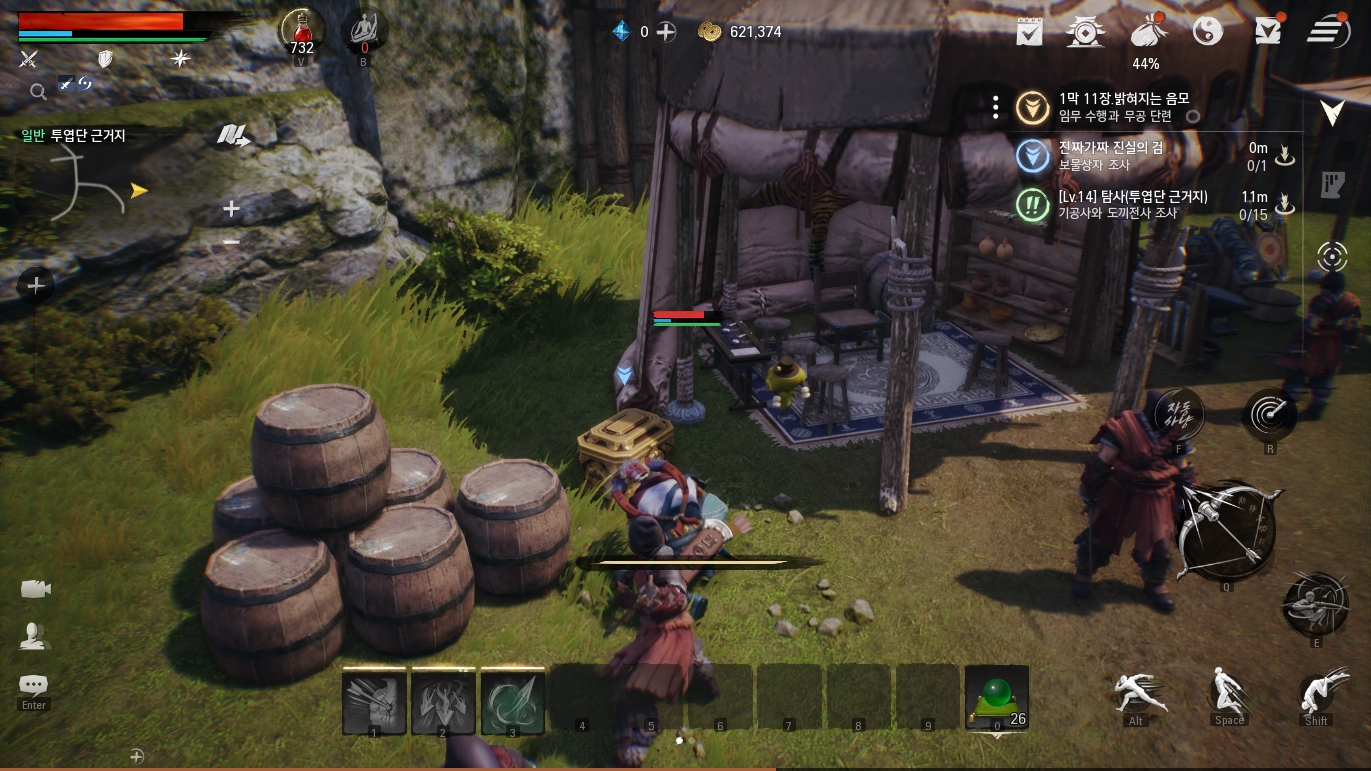This screenshot has height=771, width=1371.
Task: Fire the main bow attack
Action: (1226, 530)
